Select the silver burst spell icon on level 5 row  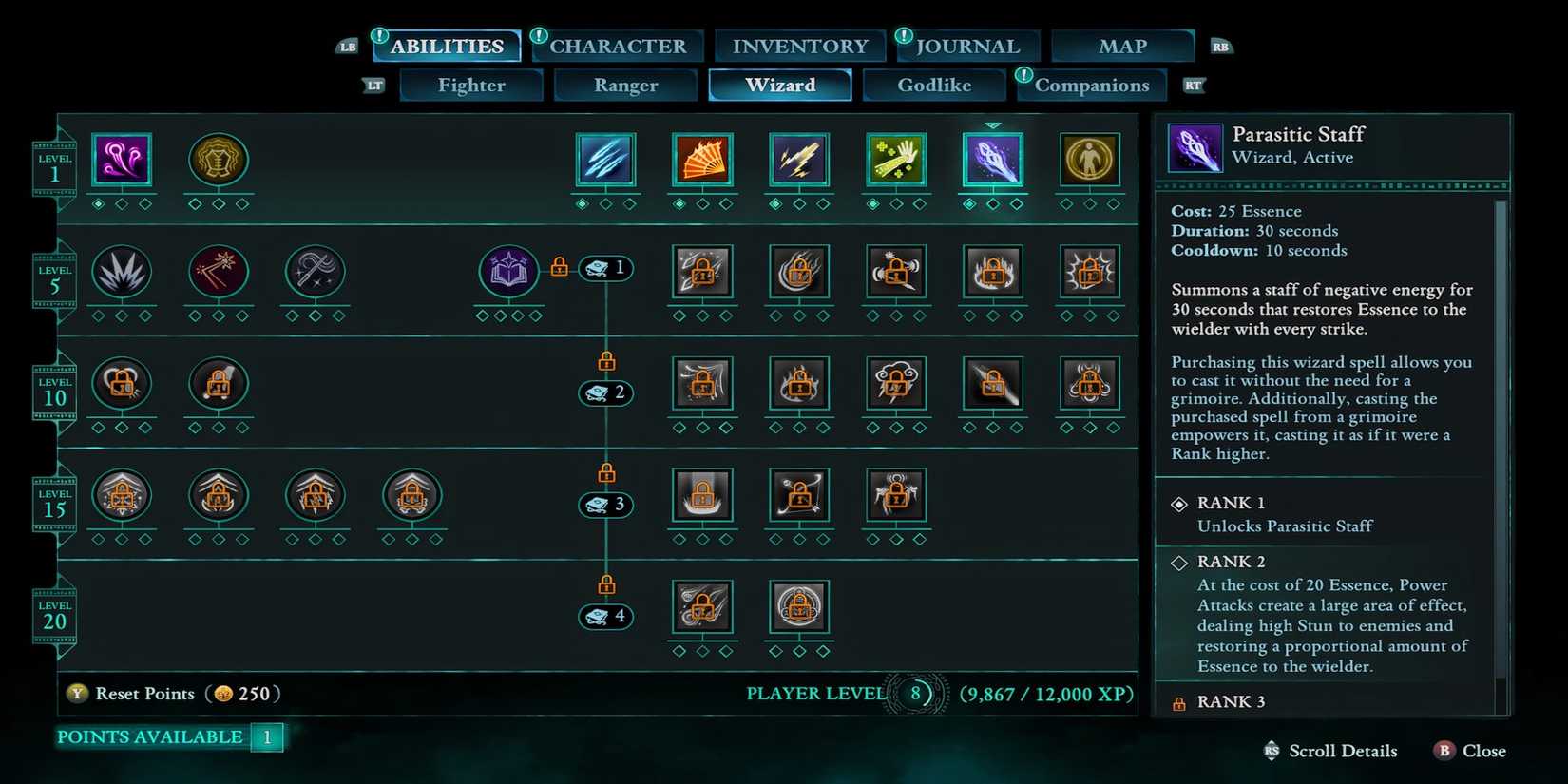[x=122, y=273]
